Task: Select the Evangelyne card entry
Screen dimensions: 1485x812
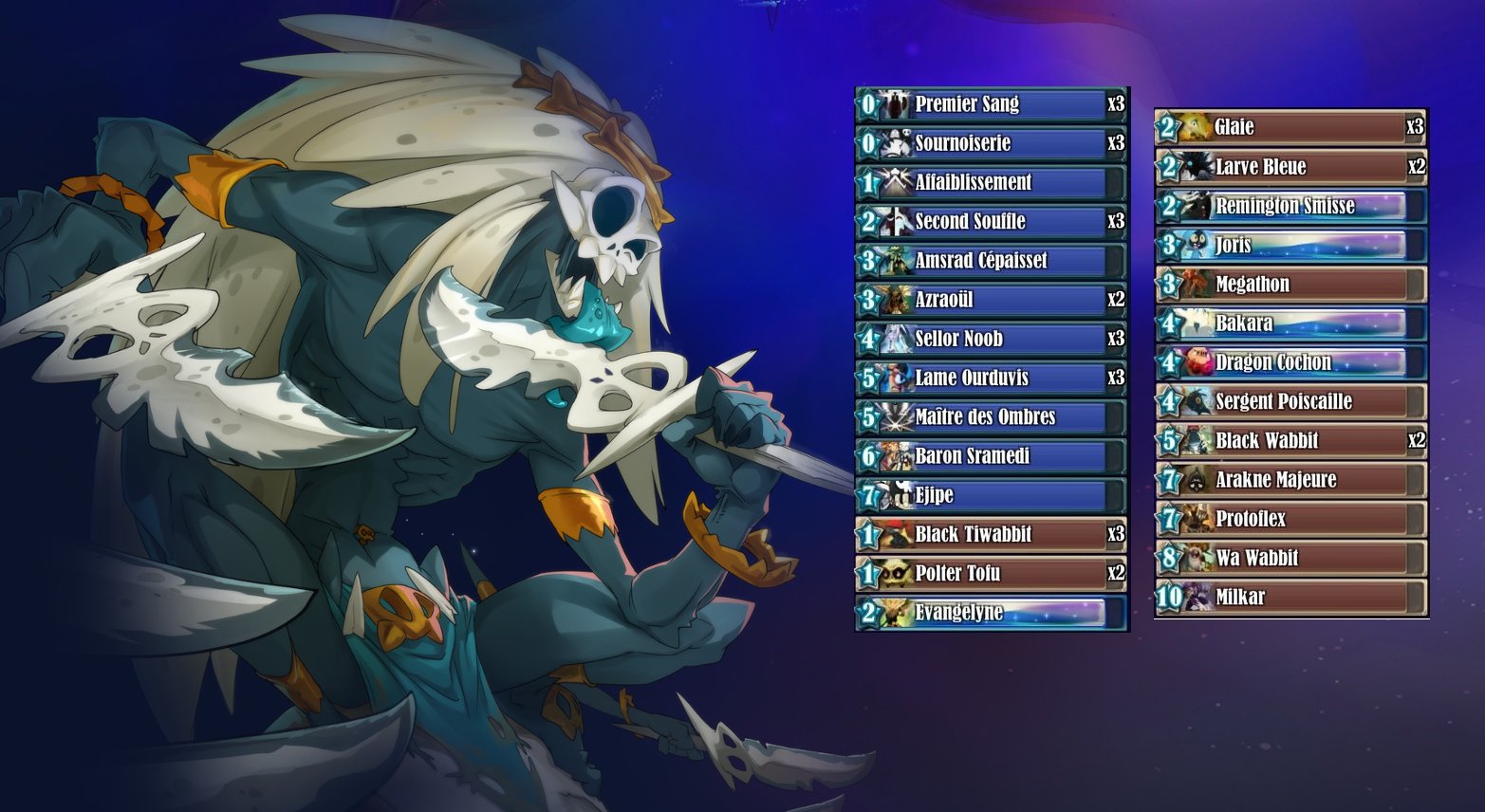Action: click(x=992, y=612)
